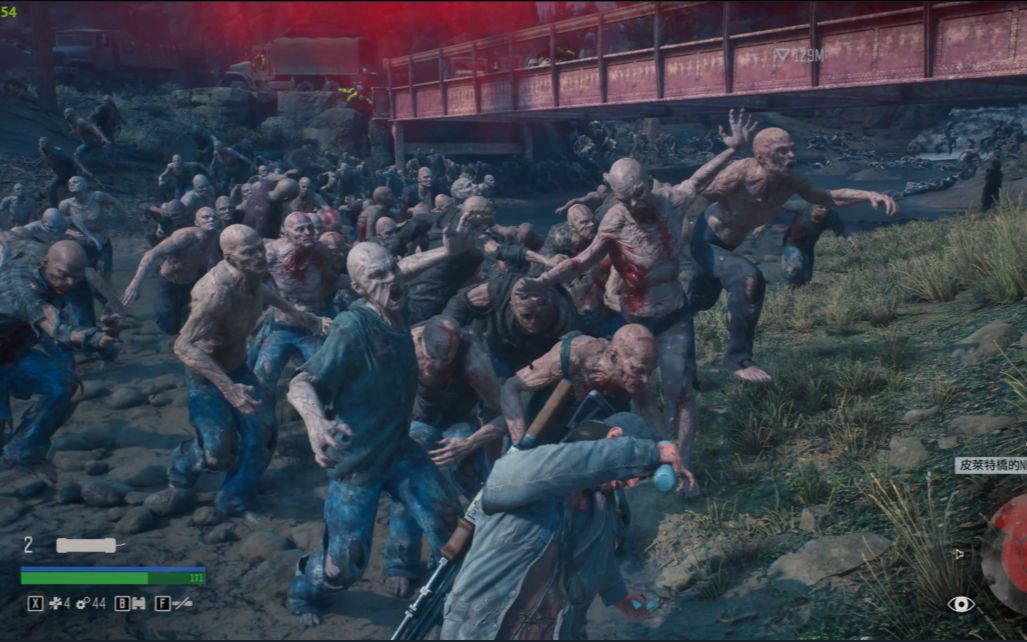The image size is (1027, 642).
Task: Click the eye visibility indicator icon
Action: (x=960, y=604)
